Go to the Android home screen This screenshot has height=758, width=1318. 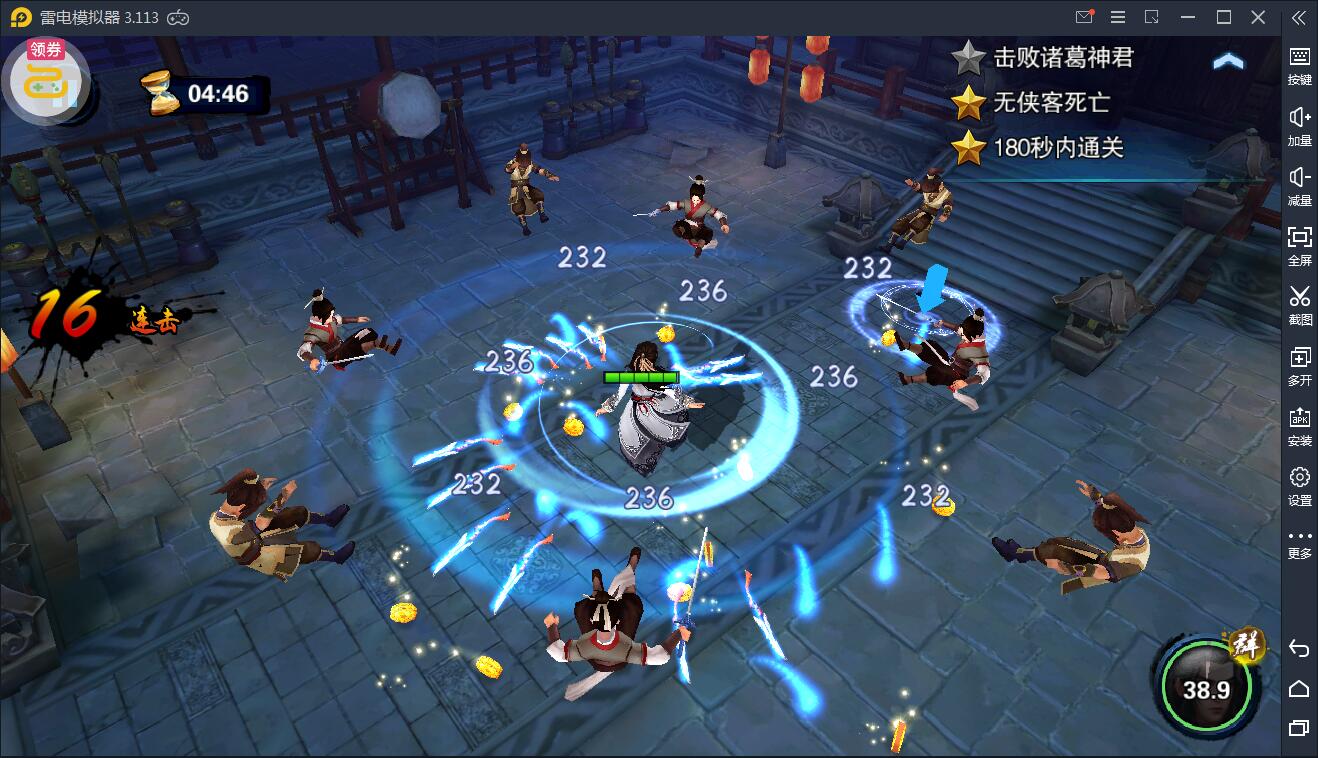[1299, 688]
